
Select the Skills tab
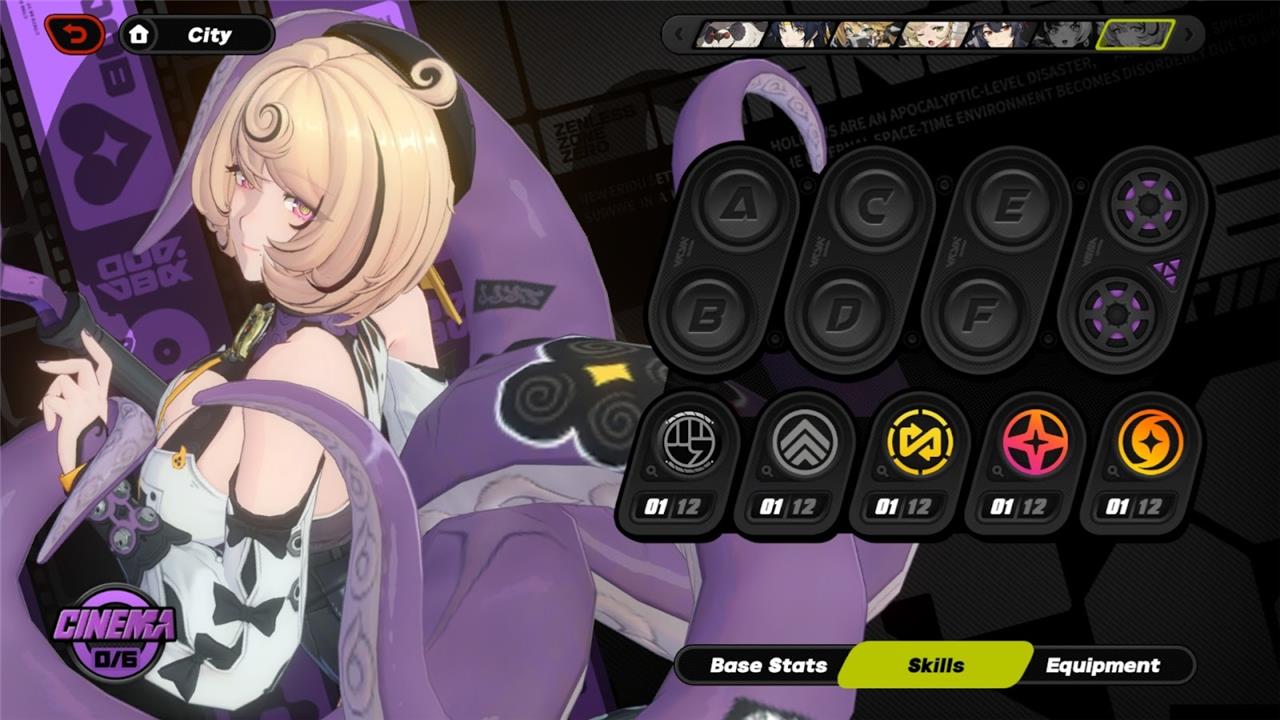tap(936, 665)
